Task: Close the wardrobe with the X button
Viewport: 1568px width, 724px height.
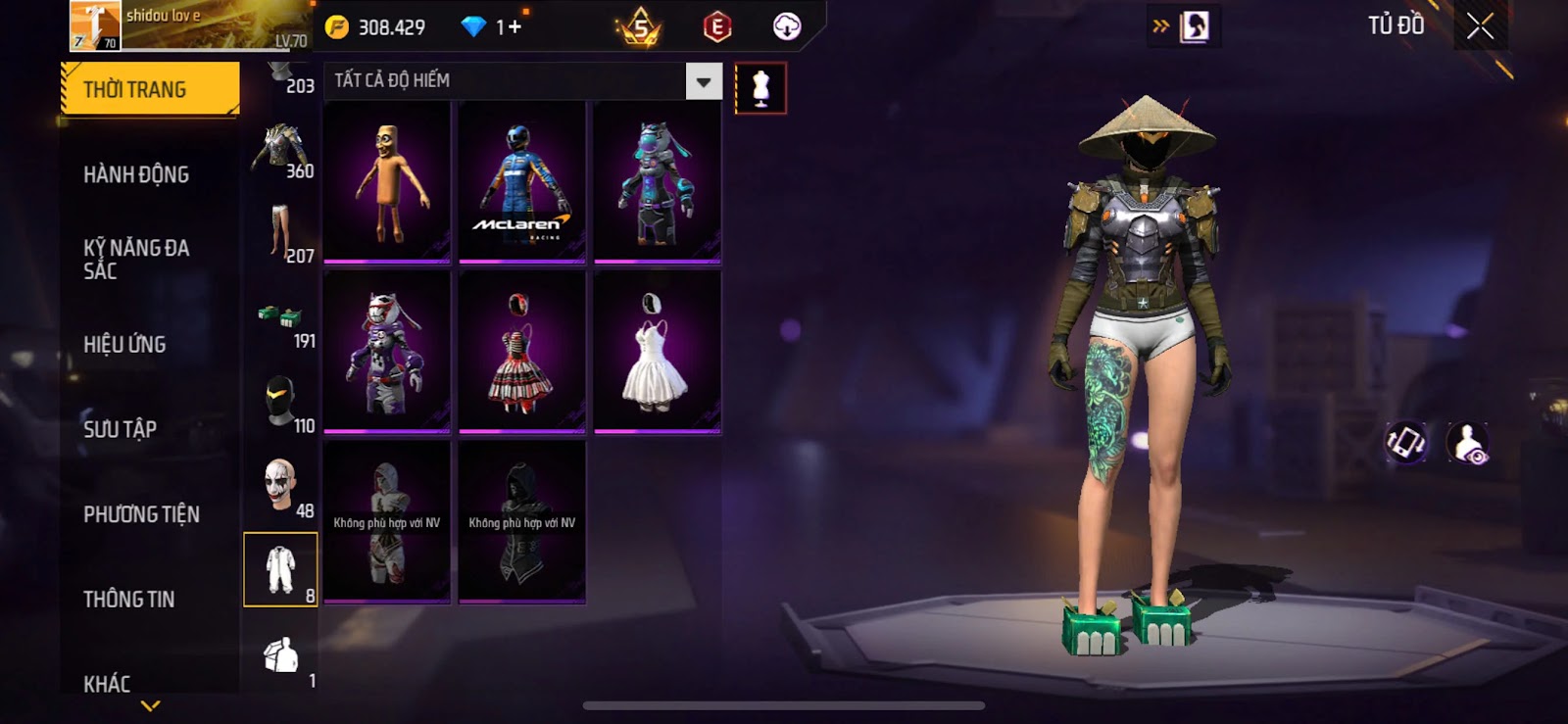Action: (x=1480, y=26)
